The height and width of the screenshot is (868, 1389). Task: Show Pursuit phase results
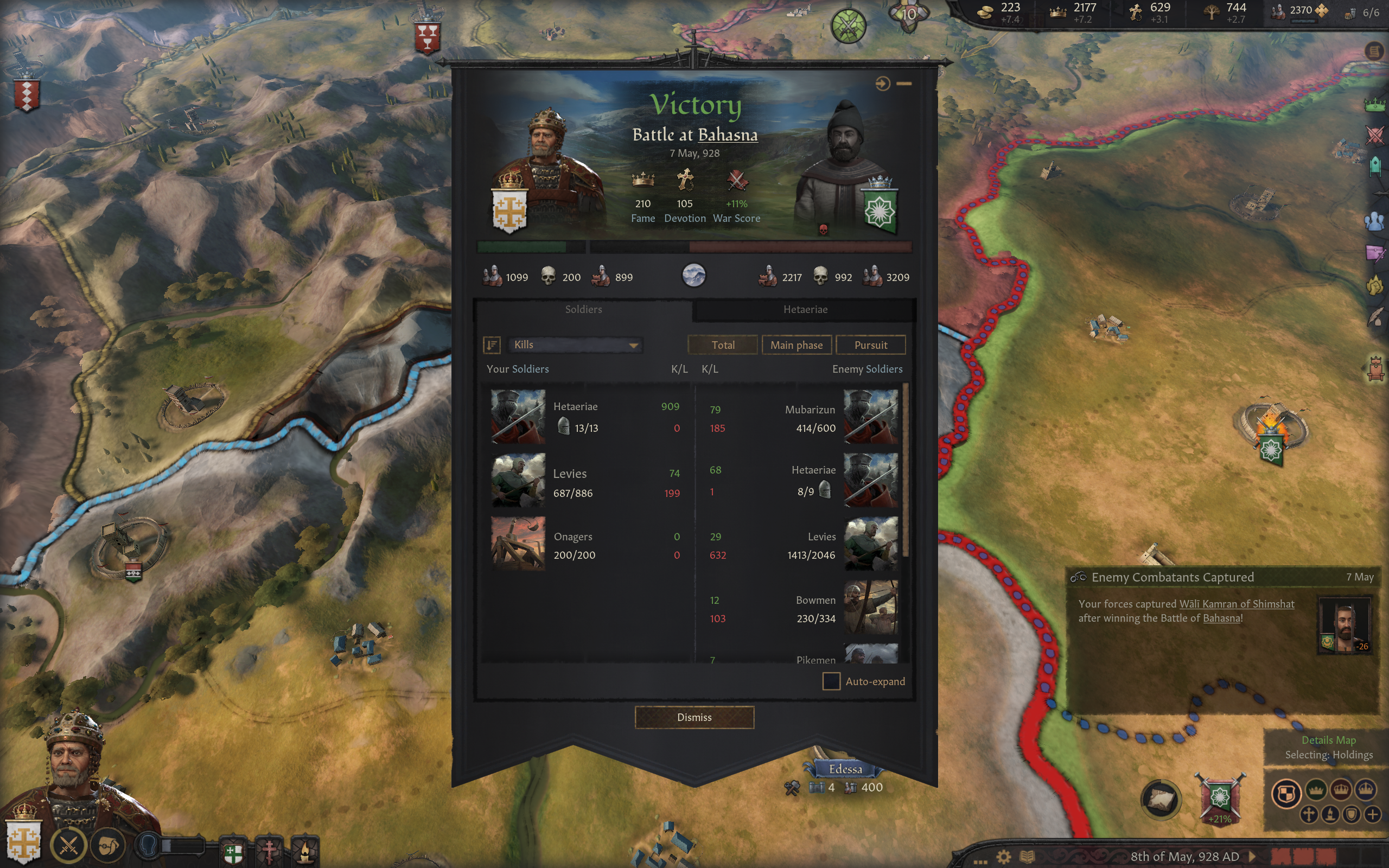(870, 345)
